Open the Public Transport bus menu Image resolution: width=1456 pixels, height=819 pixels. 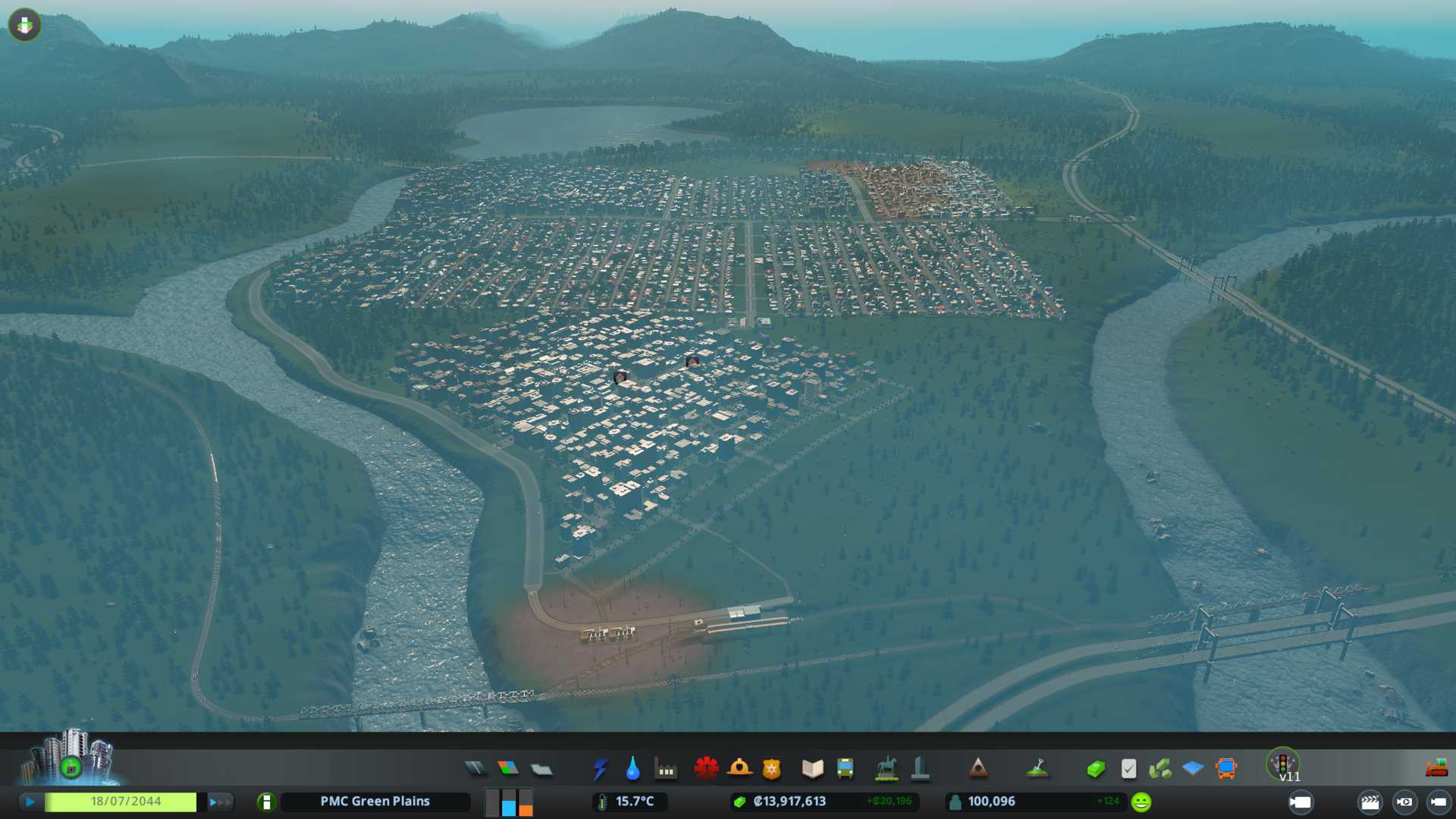click(x=845, y=769)
